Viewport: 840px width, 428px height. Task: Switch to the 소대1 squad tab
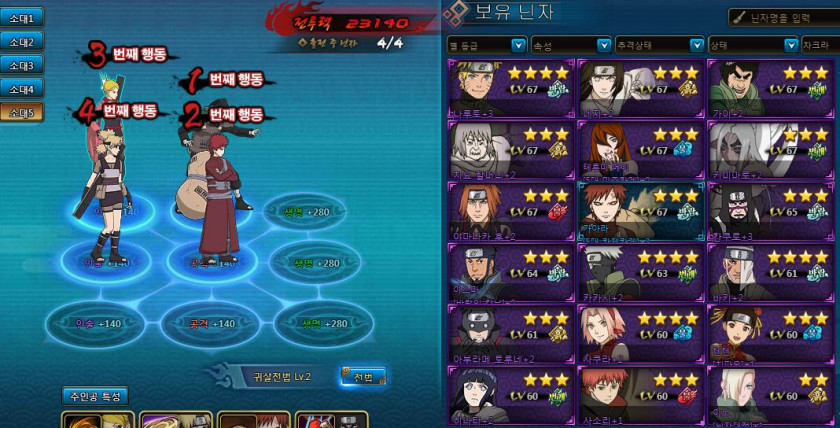pyautogui.click(x=22, y=18)
